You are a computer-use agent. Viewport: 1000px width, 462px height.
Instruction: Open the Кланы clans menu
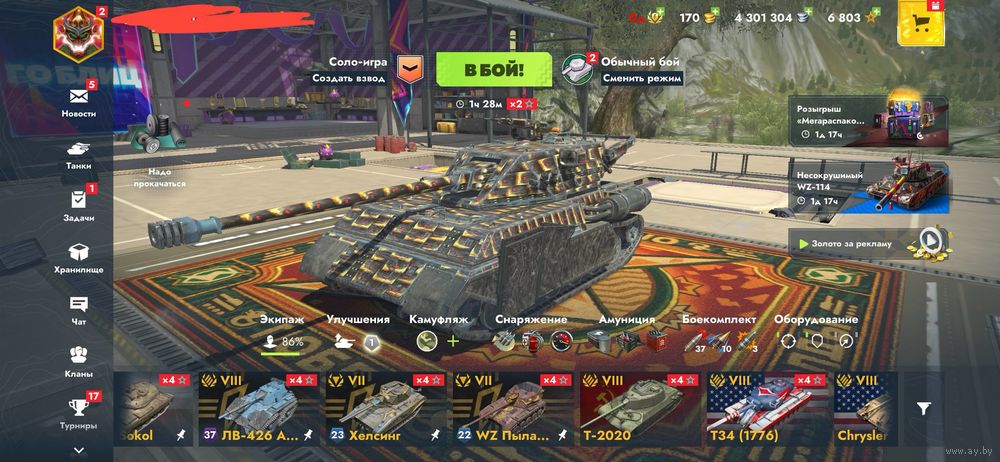[x=79, y=360]
